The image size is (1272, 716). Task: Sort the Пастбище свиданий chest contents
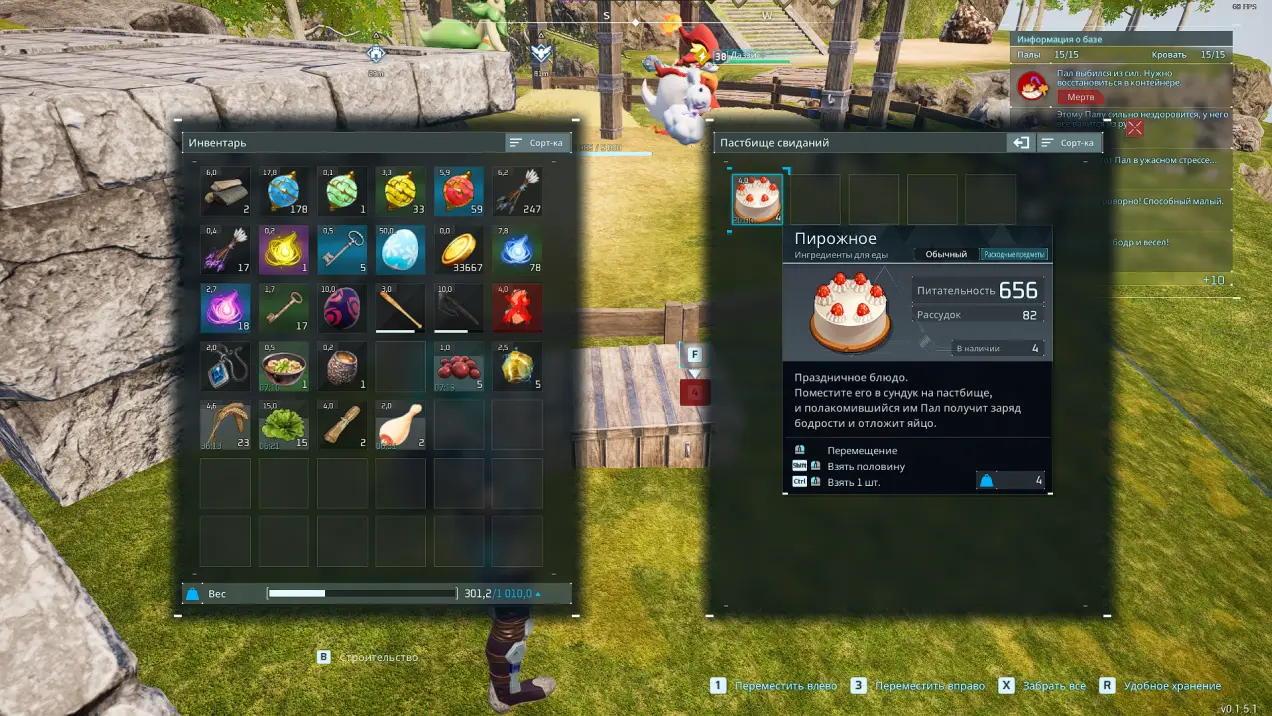coord(1069,143)
